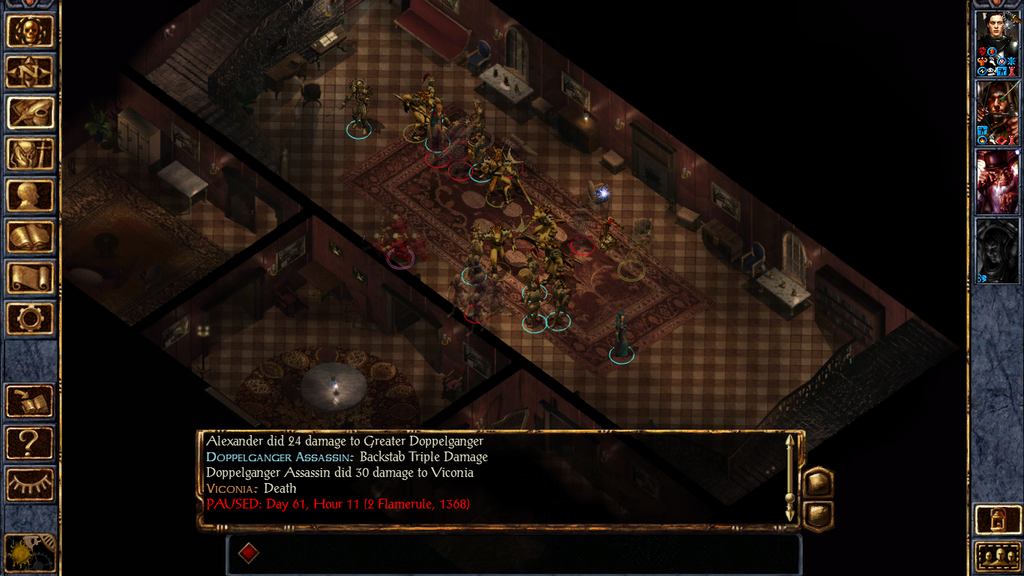Open the journal with quill icon
Screen dimensions: 1024x576
30,113
